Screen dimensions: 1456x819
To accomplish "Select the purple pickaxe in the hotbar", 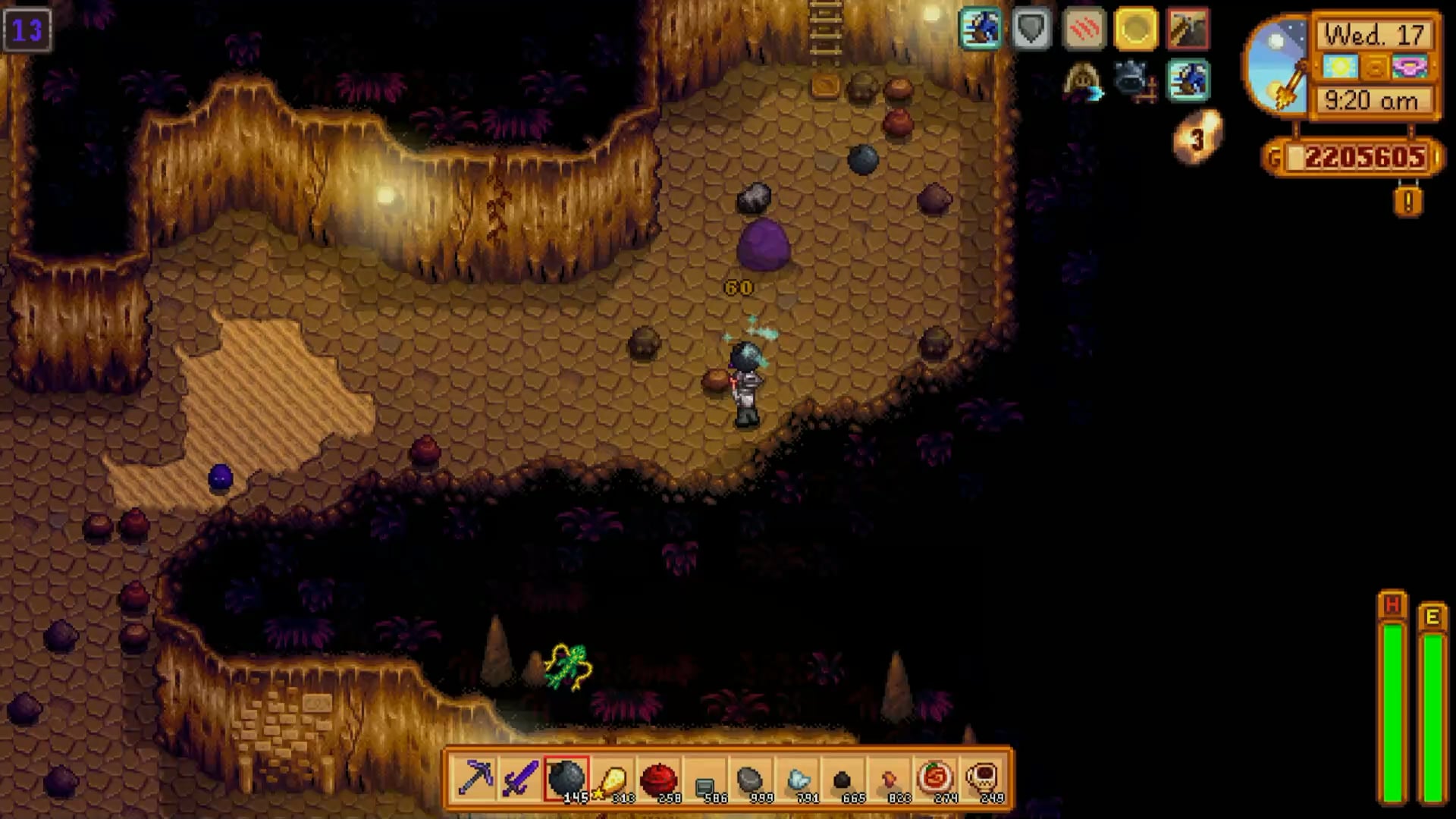I will click(x=475, y=778).
